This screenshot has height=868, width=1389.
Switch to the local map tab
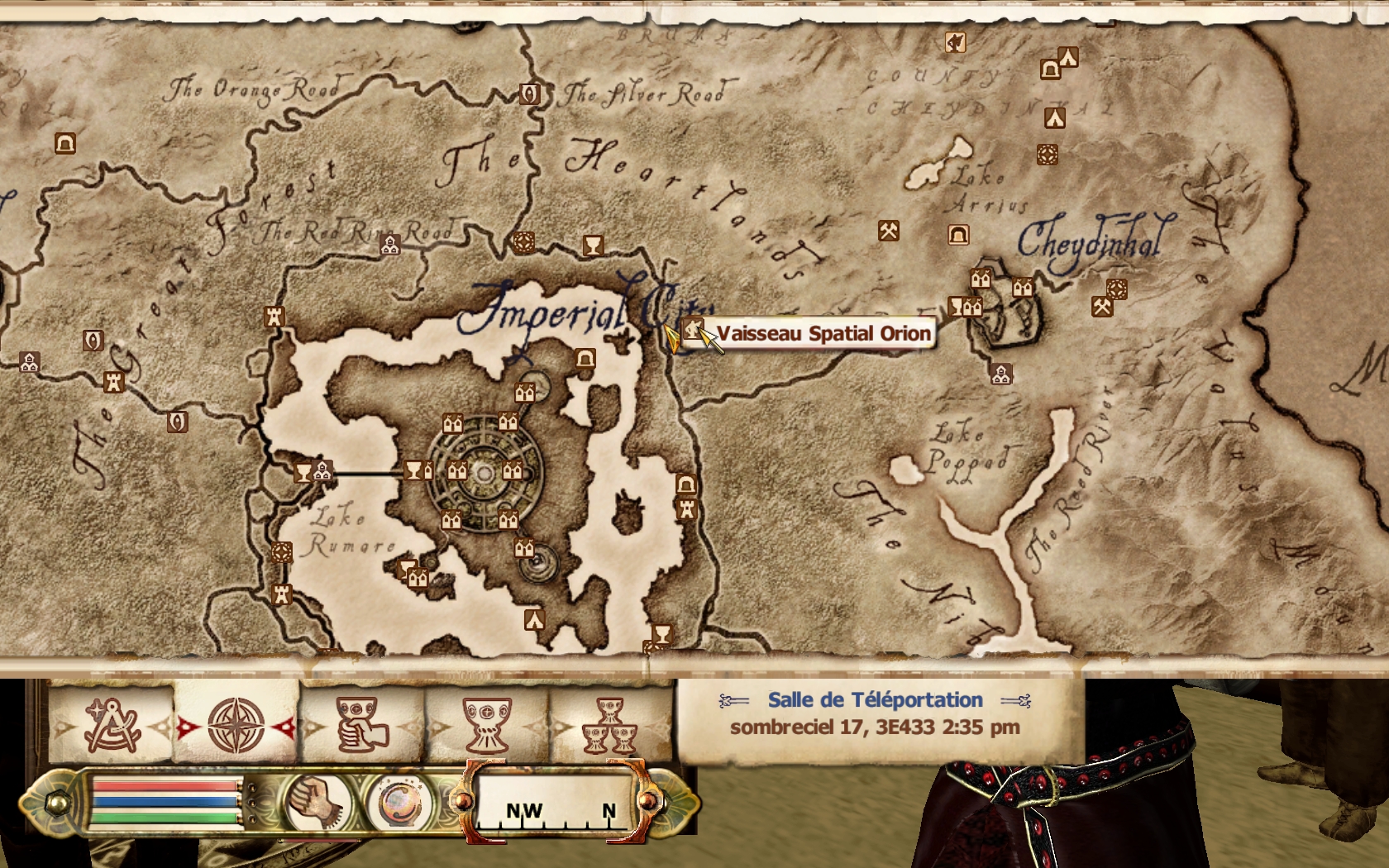pyautogui.click(x=111, y=725)
